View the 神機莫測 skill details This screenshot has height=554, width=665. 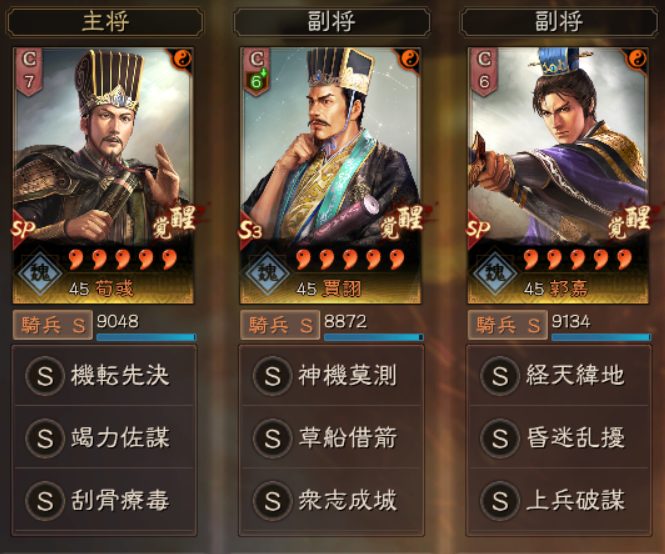pyautogui.click(x=331, y=376)
